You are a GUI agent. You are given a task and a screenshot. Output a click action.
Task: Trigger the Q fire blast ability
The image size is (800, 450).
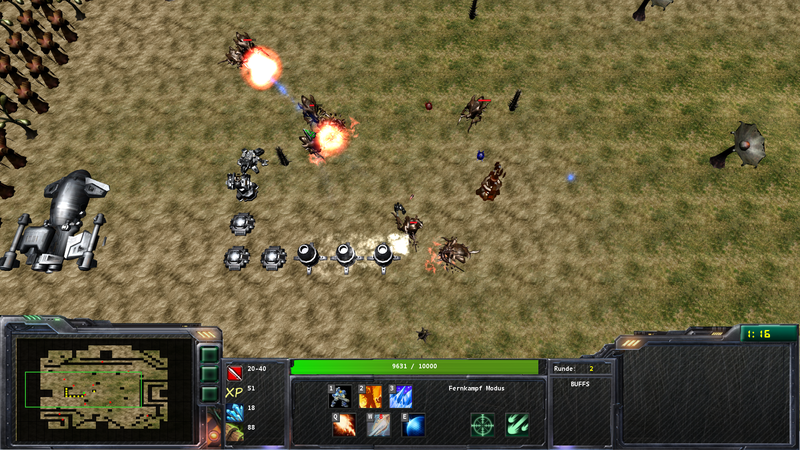coord(344,425)
